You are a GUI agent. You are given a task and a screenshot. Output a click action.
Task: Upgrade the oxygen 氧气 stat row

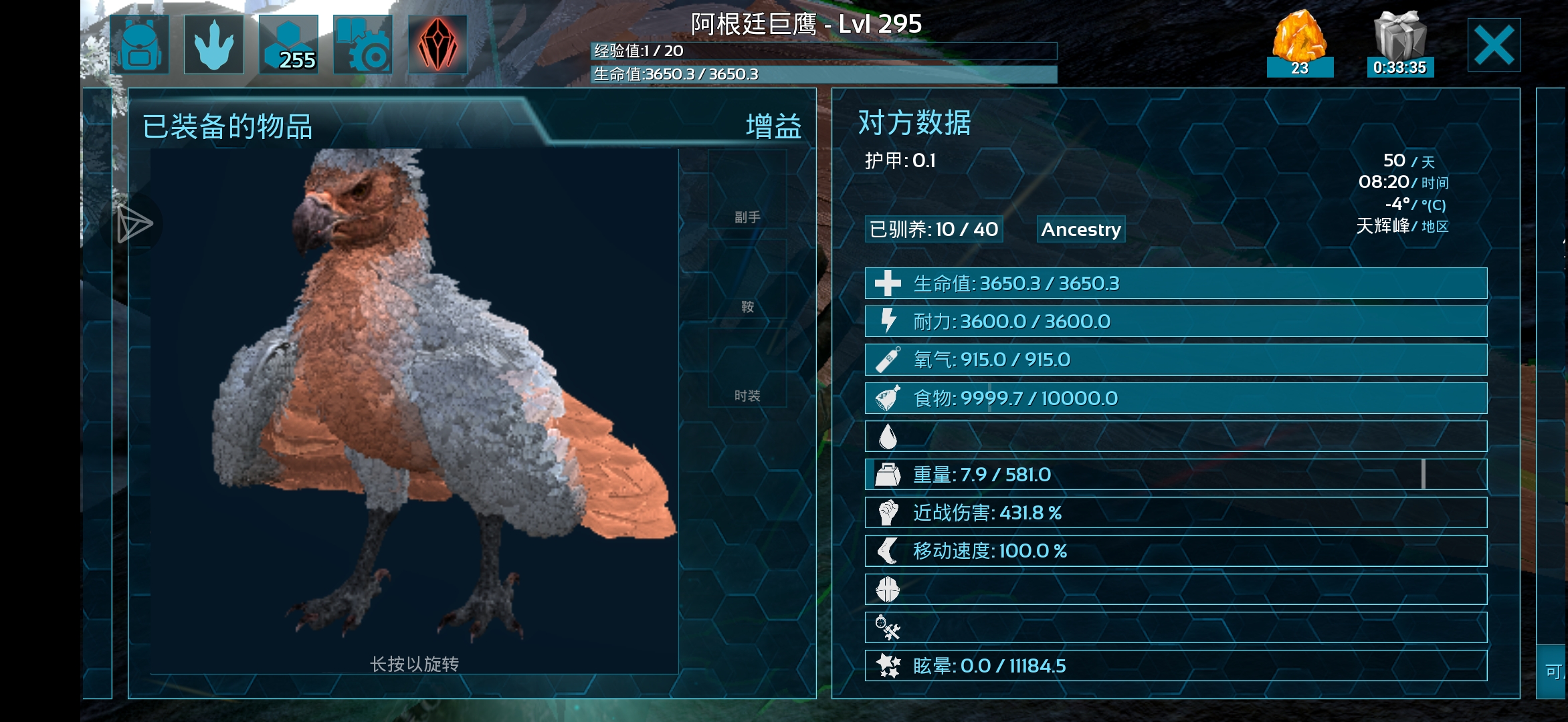tap(1175, 360)
